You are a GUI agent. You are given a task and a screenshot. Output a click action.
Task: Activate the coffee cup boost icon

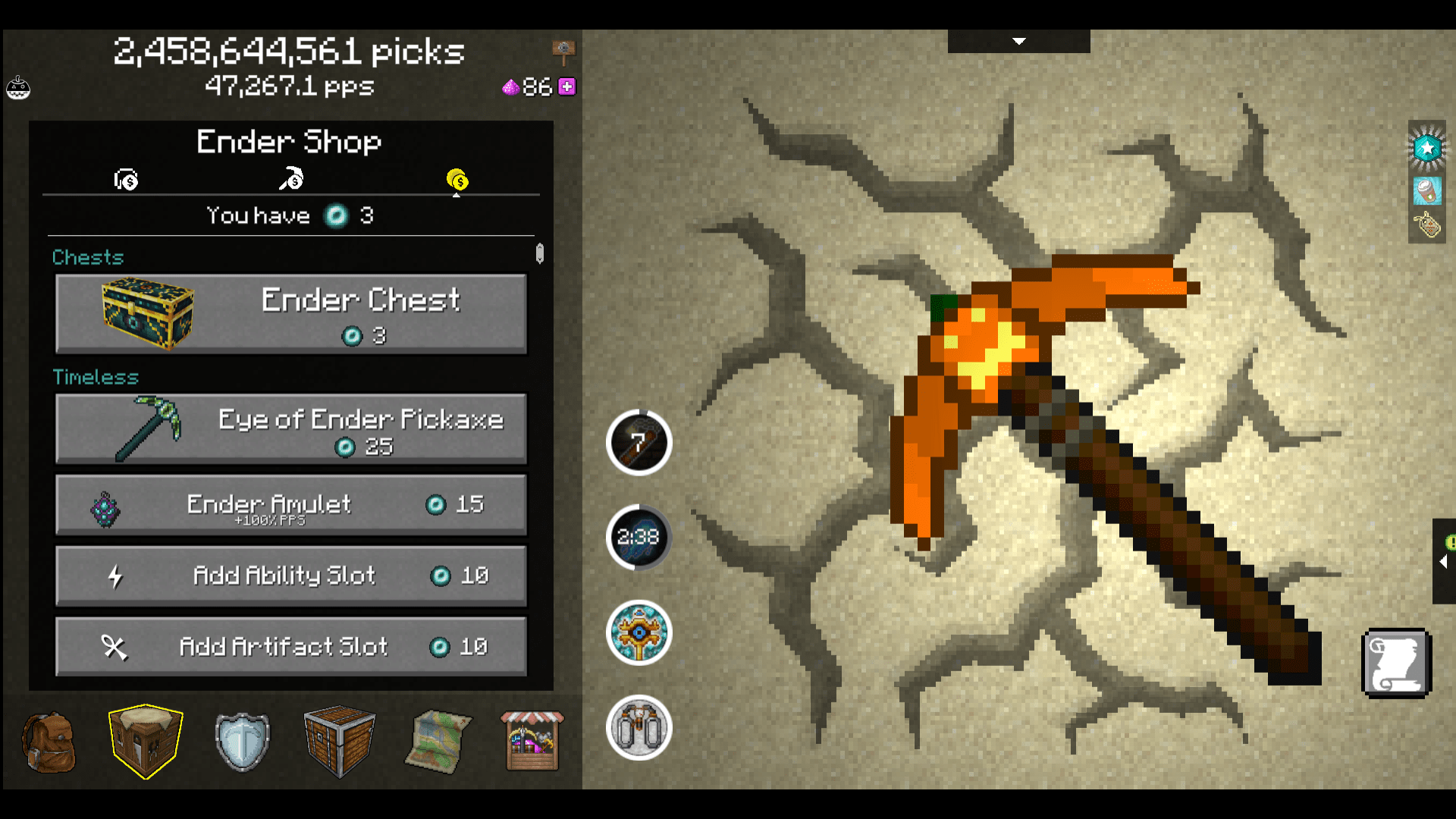pyautogui.click(x=1426, y=191)
